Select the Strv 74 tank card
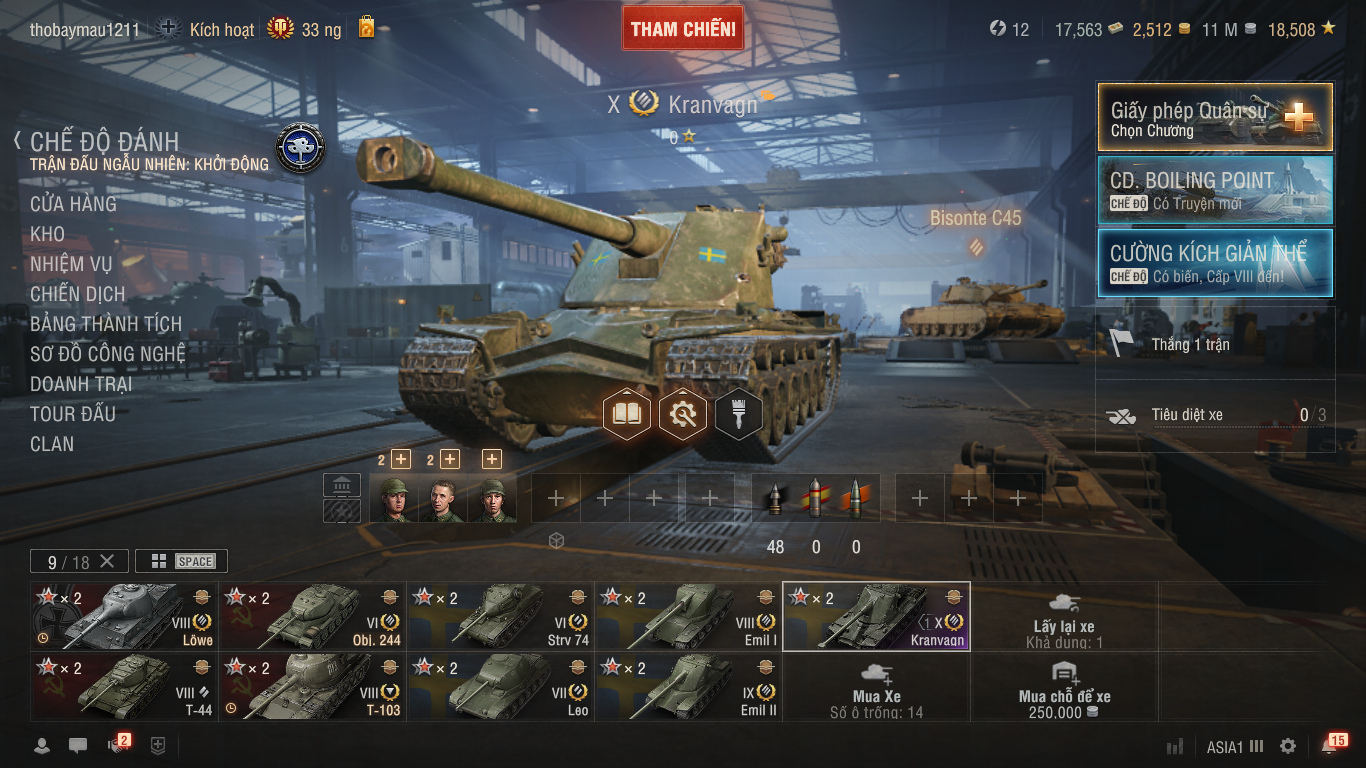 click(x=500, y=616)
